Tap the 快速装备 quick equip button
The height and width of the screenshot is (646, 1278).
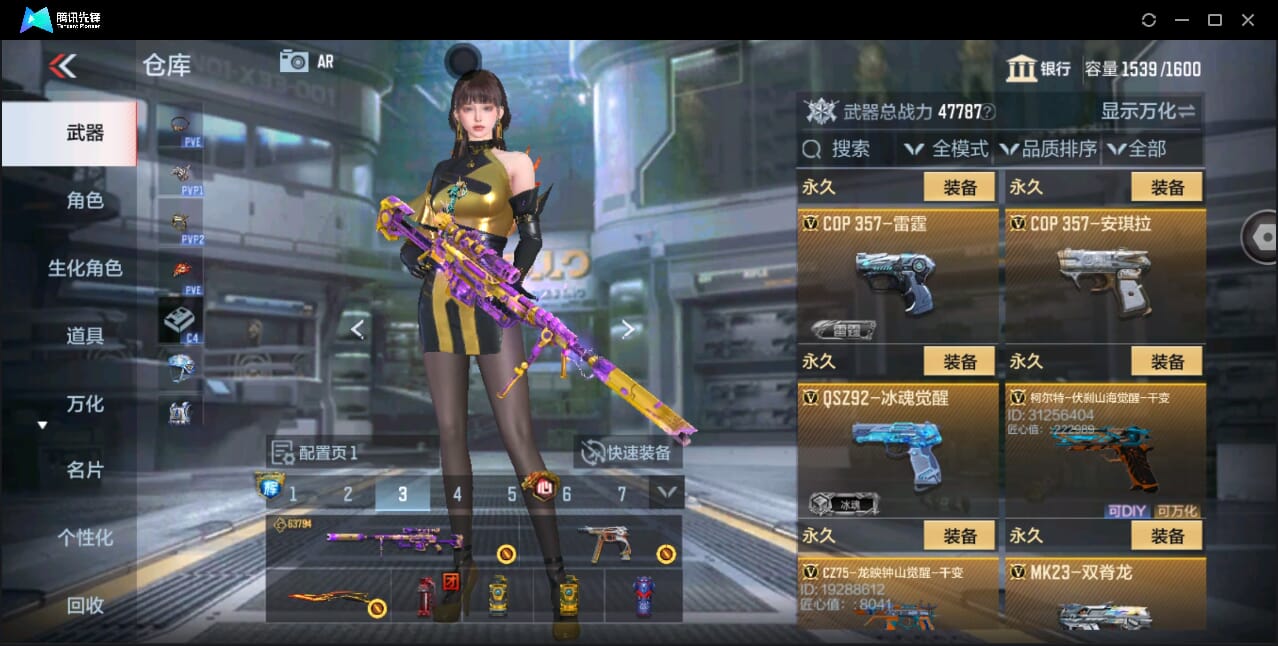tap(629, 453)
